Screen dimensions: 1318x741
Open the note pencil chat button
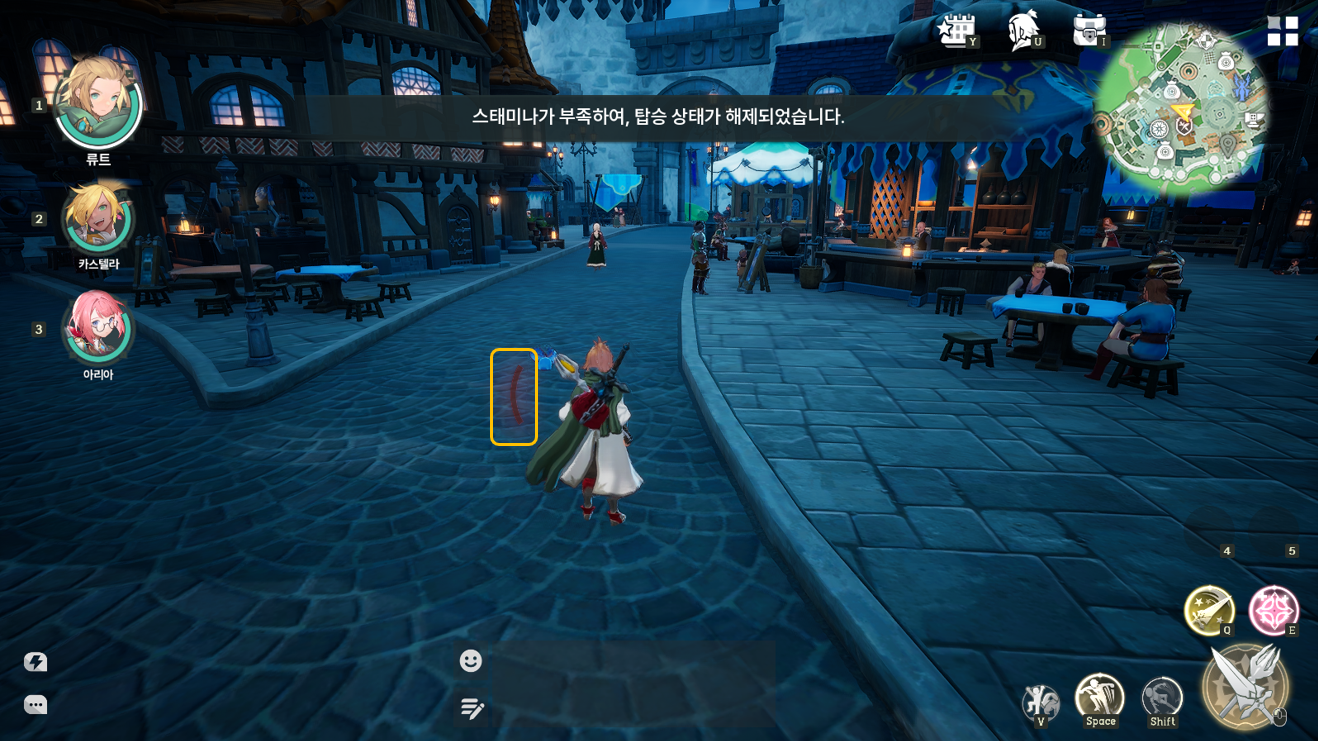(472, 709)
